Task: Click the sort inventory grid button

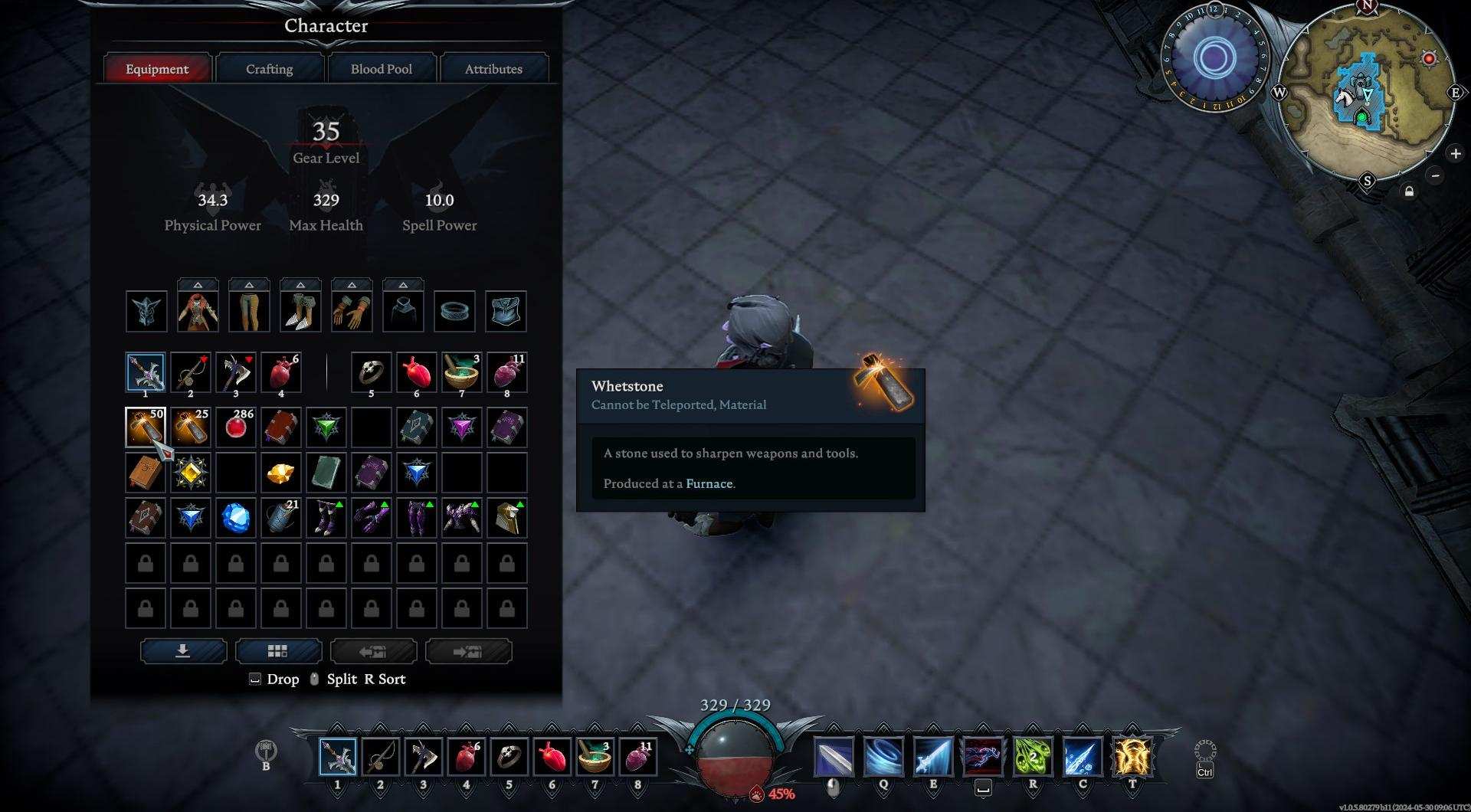Action: 278,651
